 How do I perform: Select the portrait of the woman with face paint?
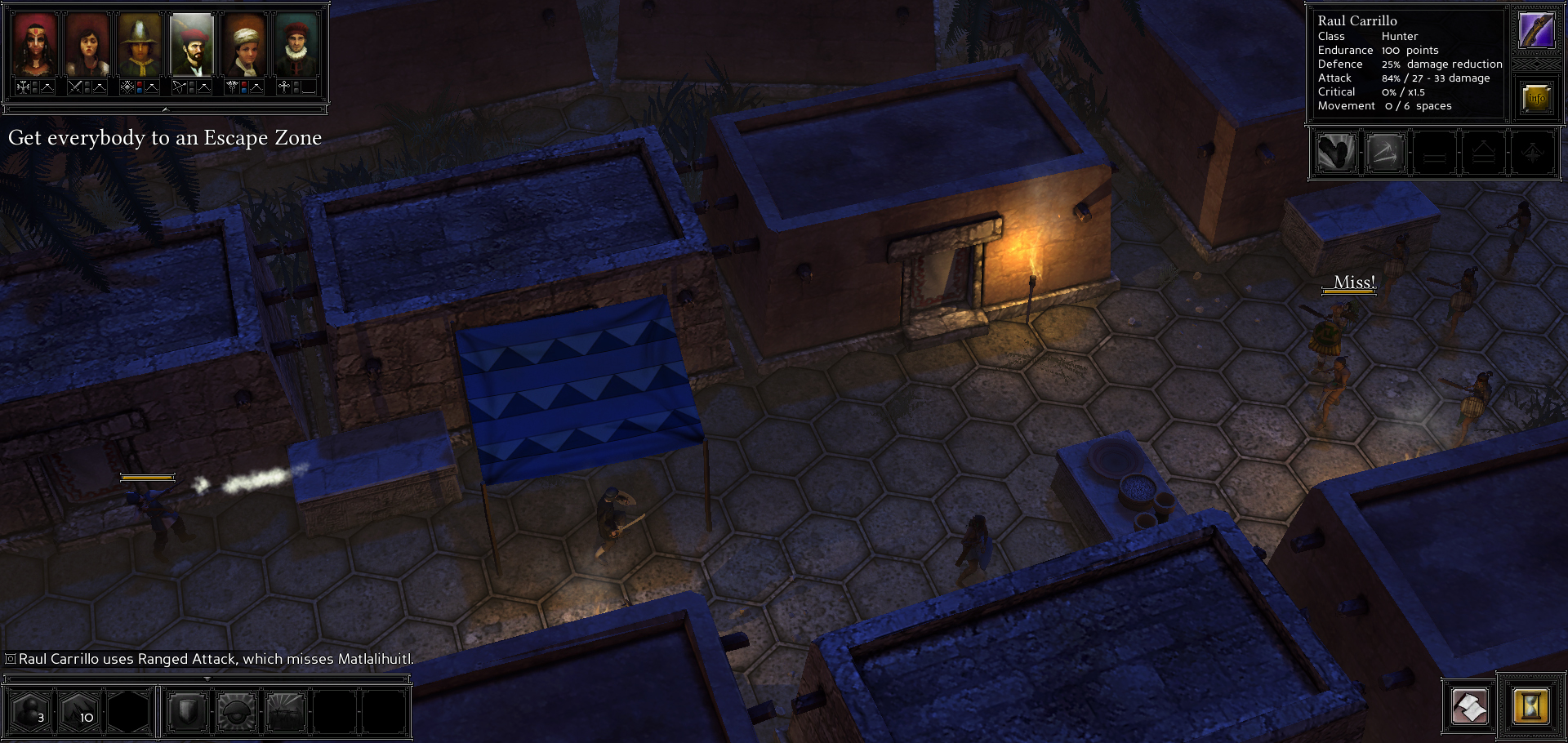pyautogui.click(x=35, y=46)
